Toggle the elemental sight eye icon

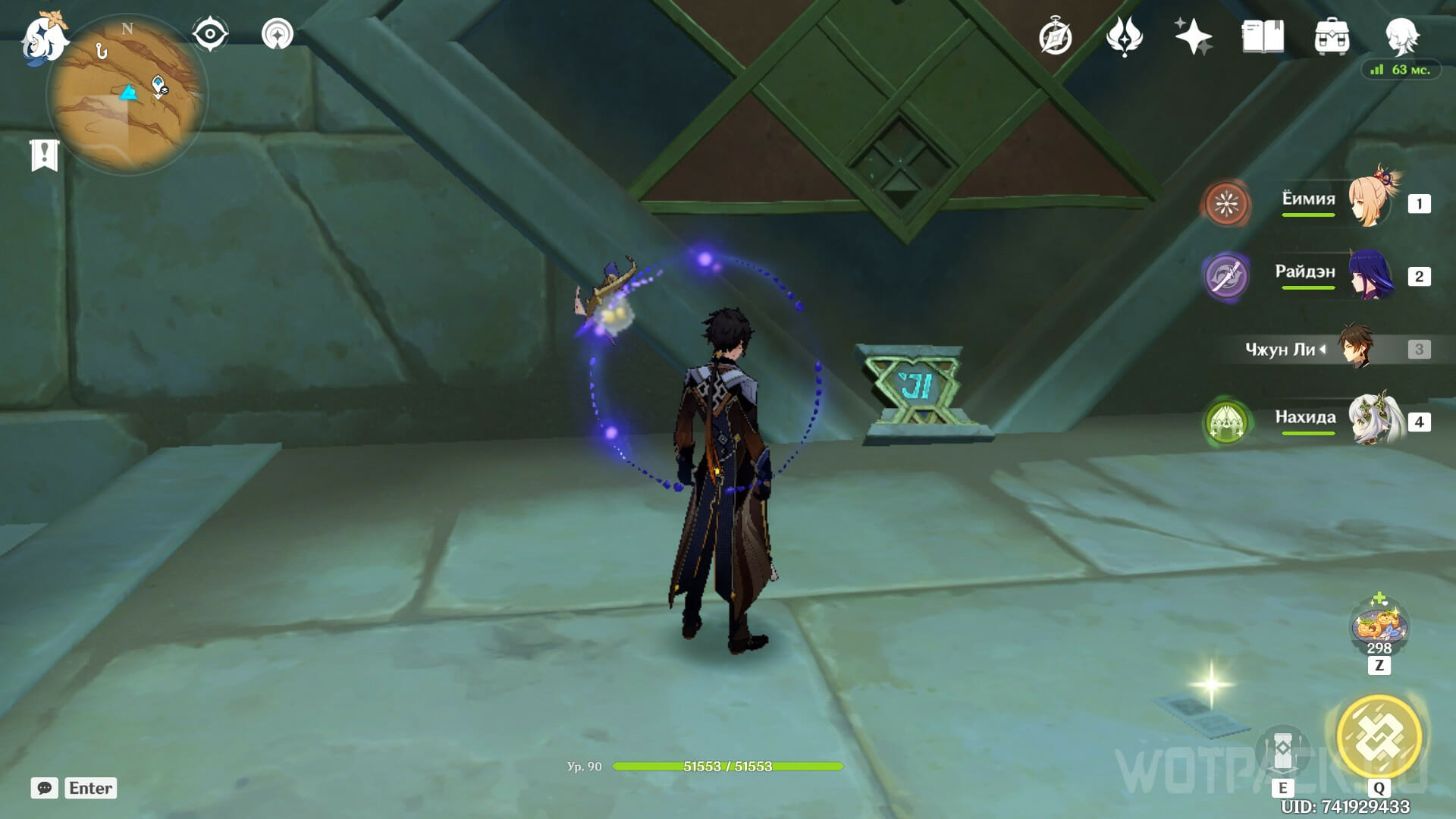(209, 35)
